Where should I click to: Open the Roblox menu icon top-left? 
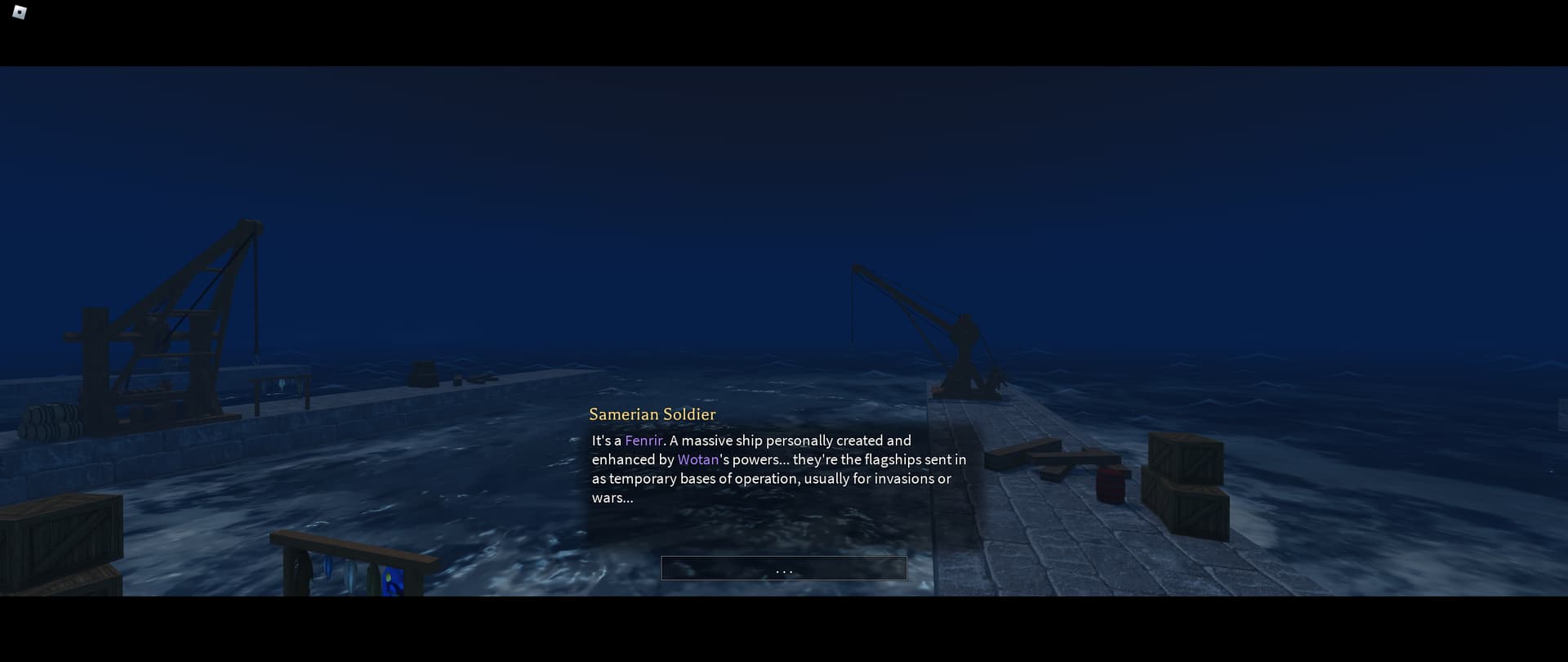pos(20,13)
